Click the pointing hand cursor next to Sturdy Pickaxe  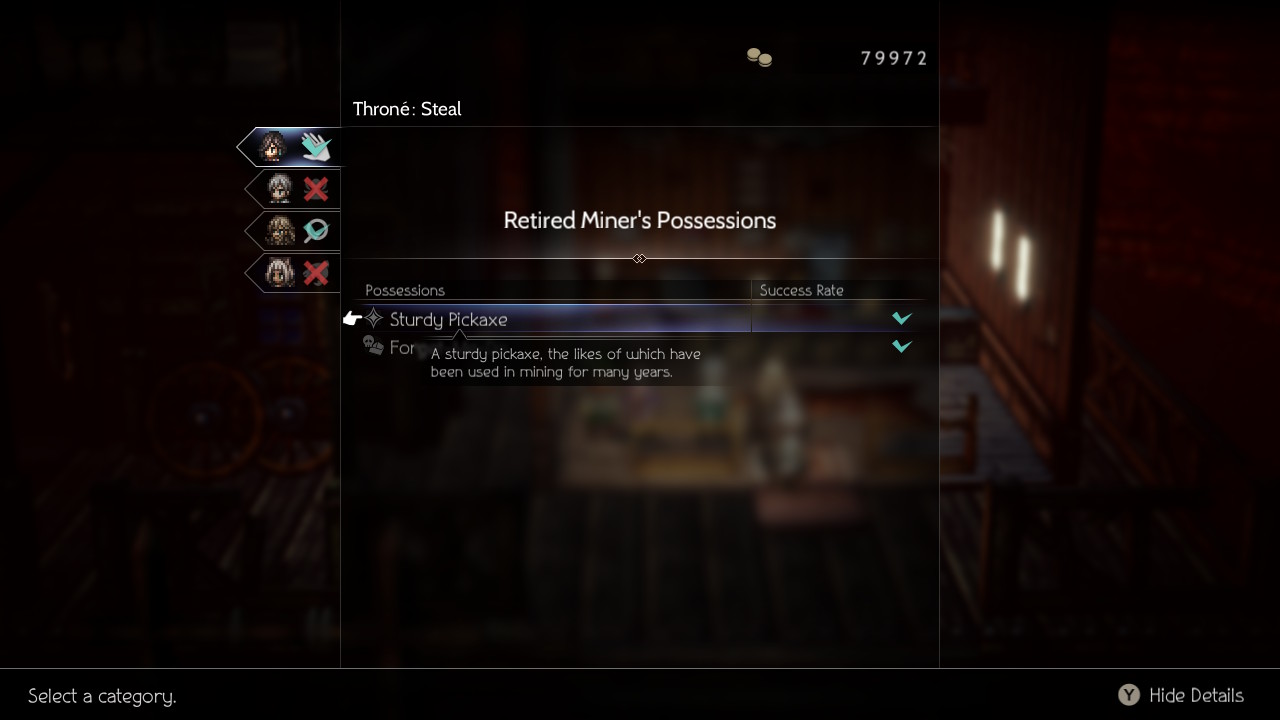[351, 317]
